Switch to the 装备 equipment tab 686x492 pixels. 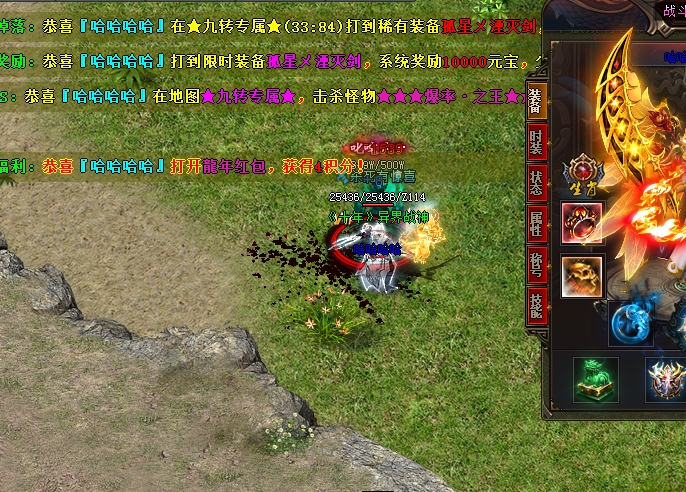(x=536, y=103)
